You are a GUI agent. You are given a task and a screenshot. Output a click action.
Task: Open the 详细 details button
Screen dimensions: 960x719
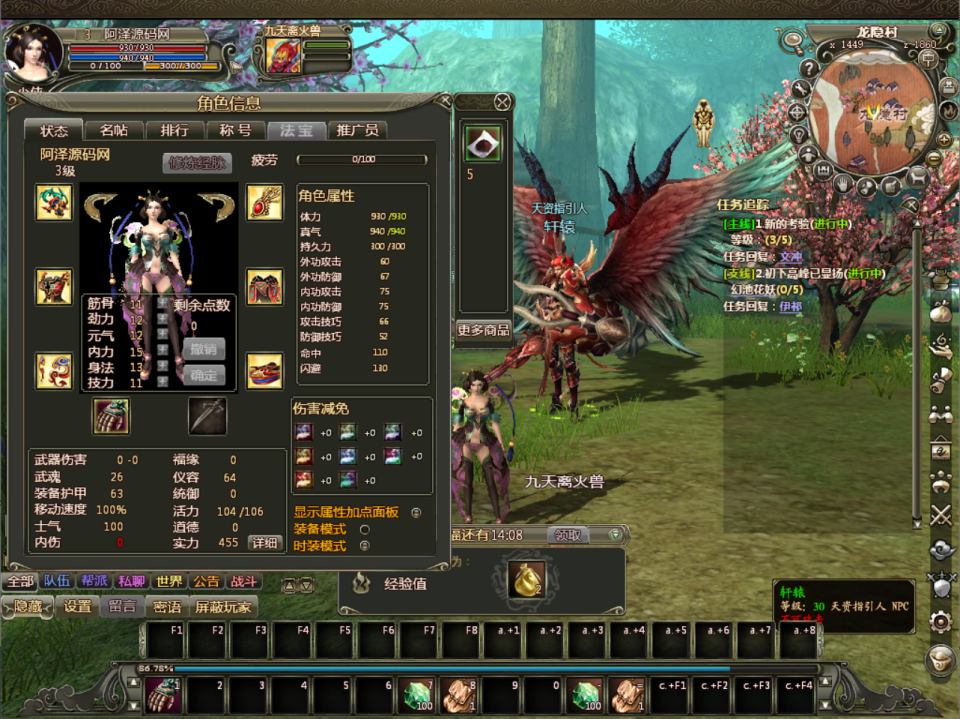coord(264,542)
